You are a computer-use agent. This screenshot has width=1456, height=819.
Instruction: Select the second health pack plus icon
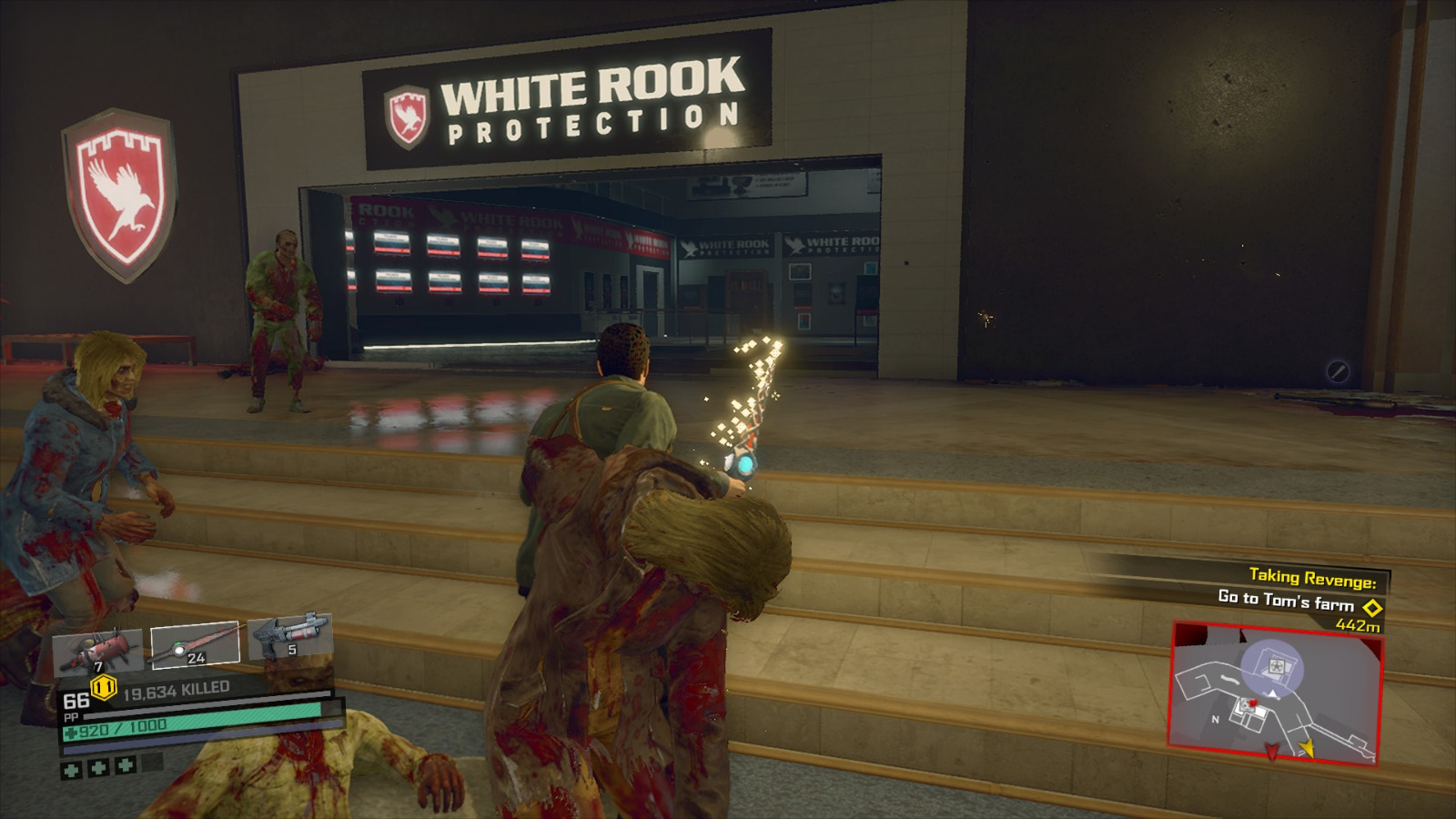pyautogui.click(x=98, y=766)
